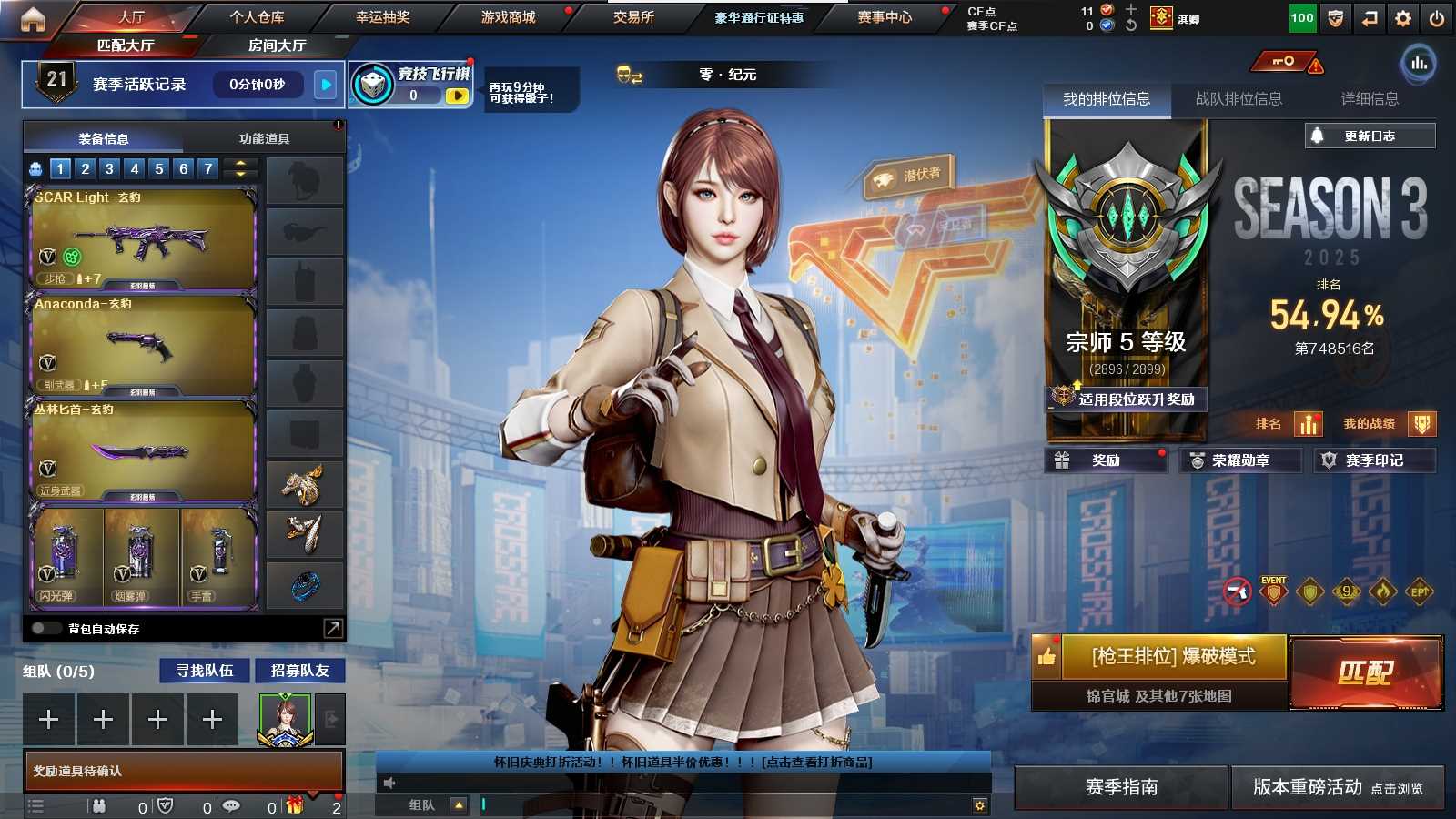Screen dimensions: 1456x819
Task: Open the 更新日志 update log
Action: (x=1370, y=136)
